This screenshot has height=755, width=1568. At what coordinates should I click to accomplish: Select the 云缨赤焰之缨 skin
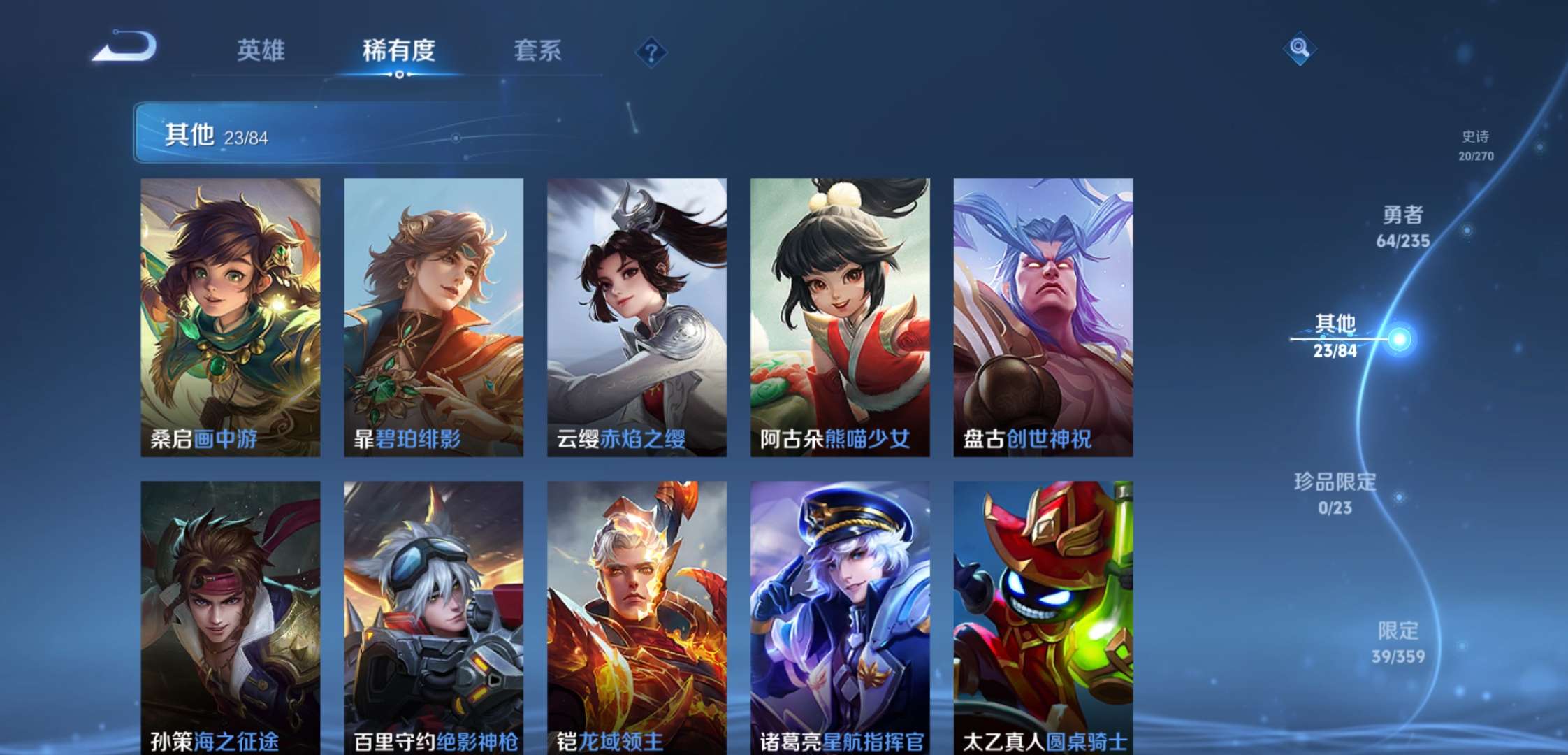[637, 315]
